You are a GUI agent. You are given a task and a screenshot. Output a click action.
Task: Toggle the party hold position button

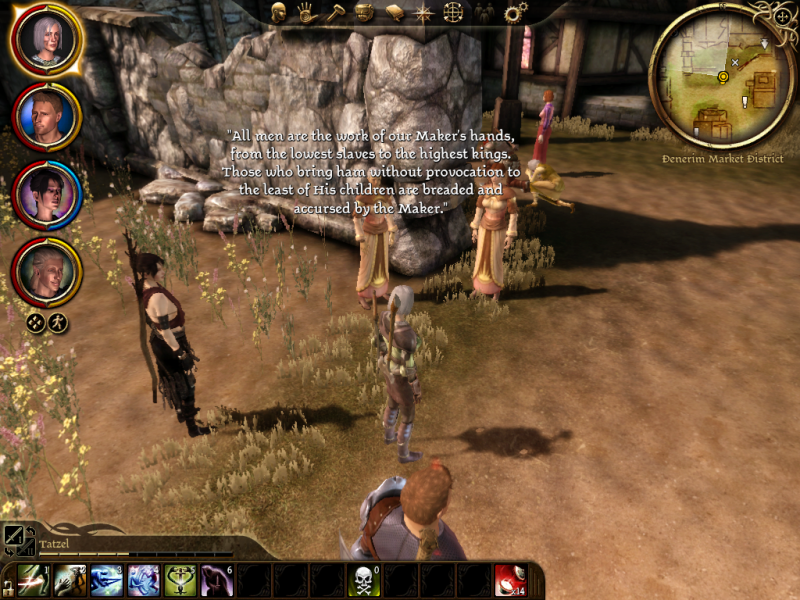58,322
